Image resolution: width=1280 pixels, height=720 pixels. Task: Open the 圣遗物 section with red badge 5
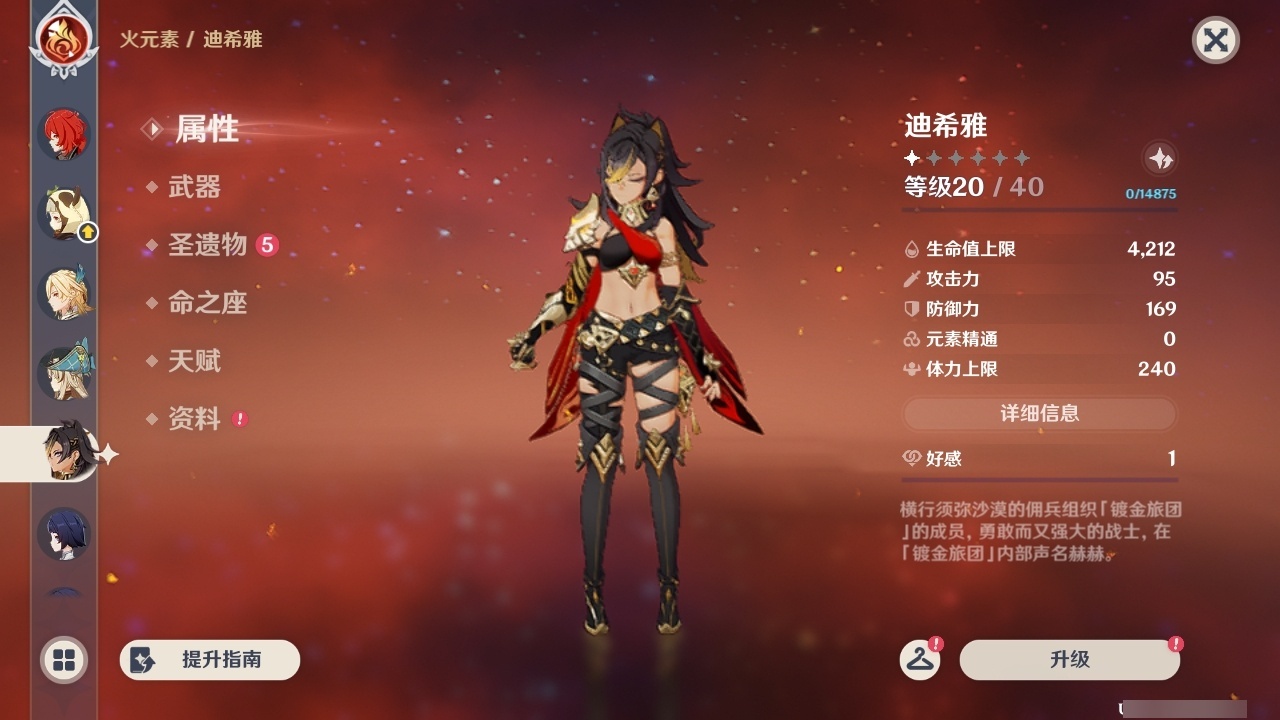[209, 246]
